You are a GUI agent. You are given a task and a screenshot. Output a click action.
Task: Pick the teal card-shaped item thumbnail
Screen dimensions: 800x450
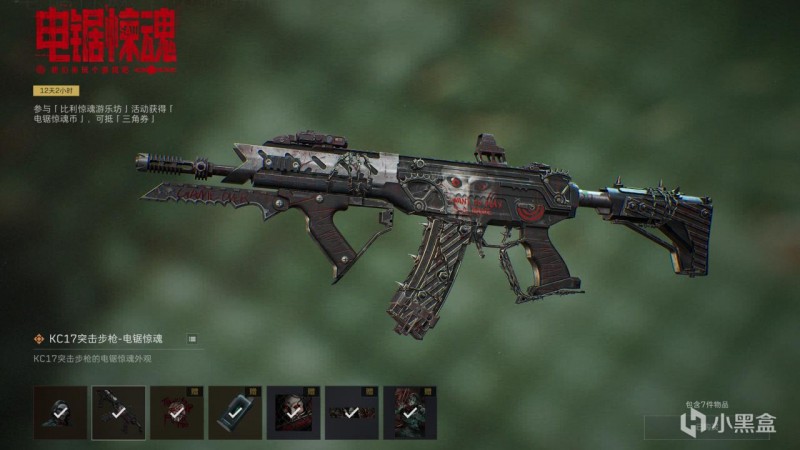(235, 413)
